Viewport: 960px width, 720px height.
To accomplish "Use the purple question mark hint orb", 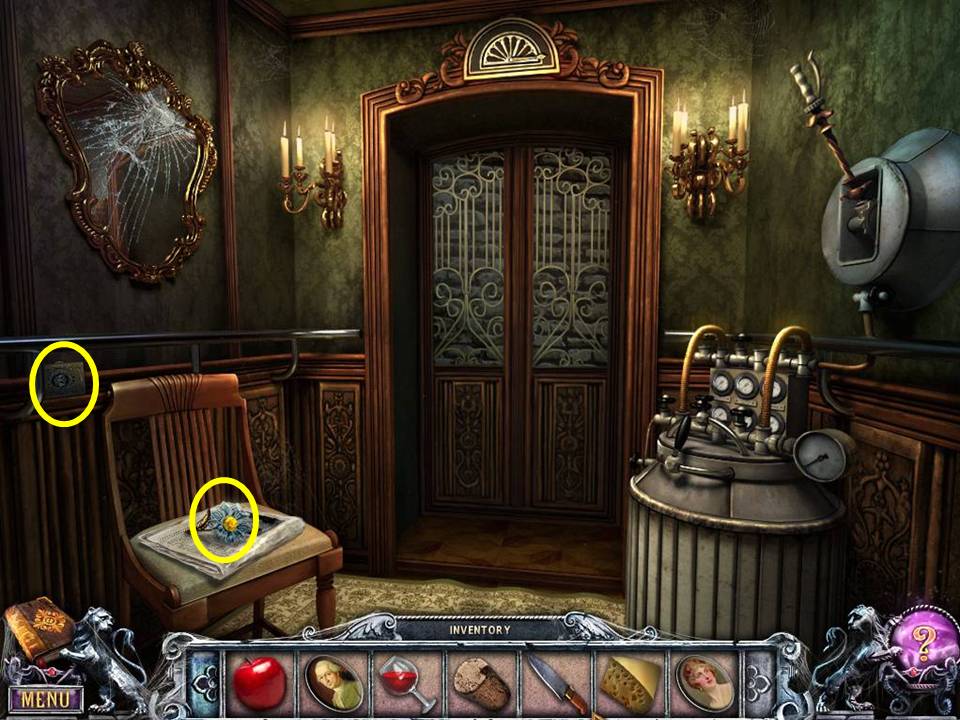I will click(x=917, y=638).
